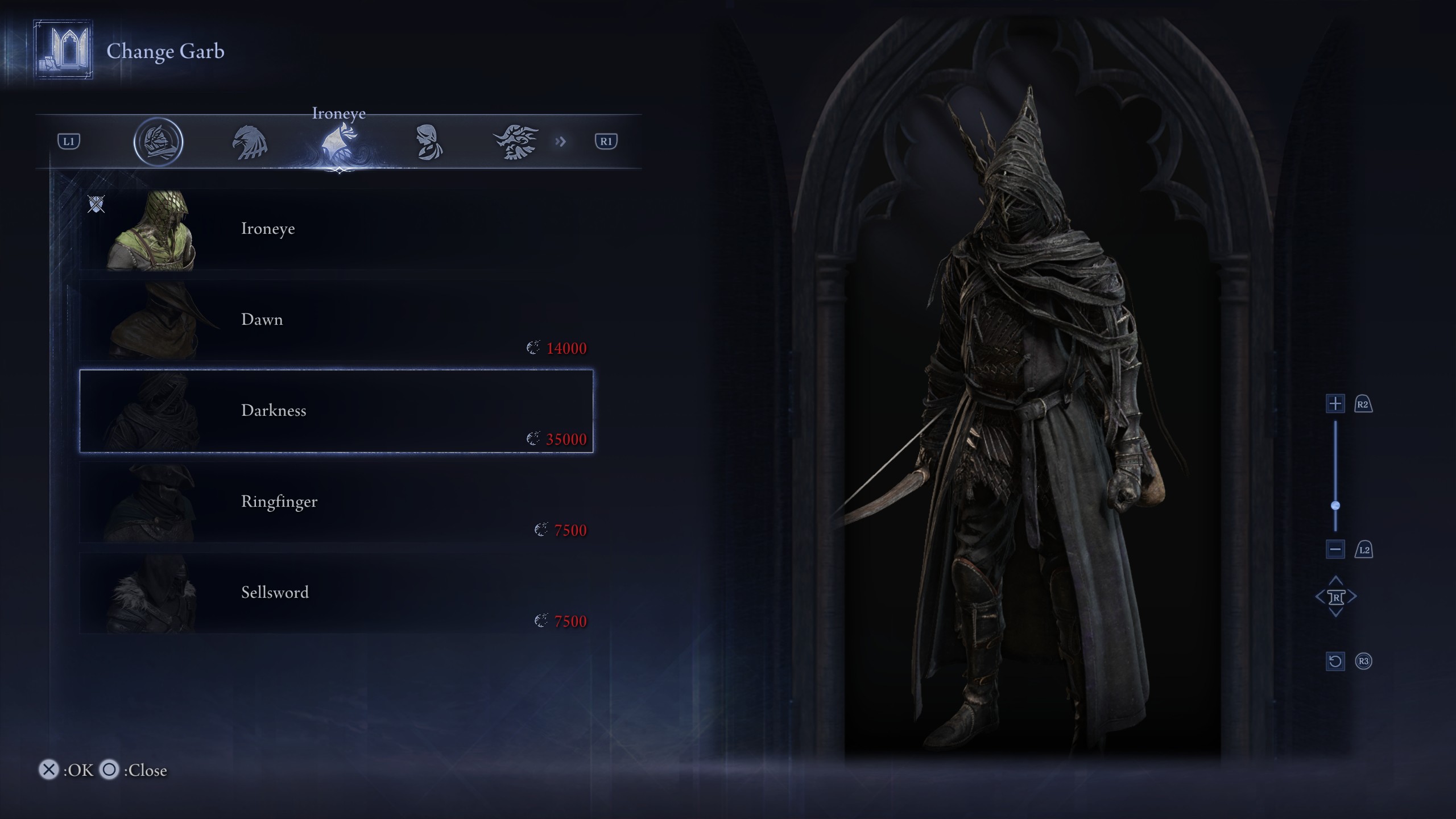Zoom in with the plus button
The height and width of the screenshot is (819, 1456).
(x=1335, y=404)
